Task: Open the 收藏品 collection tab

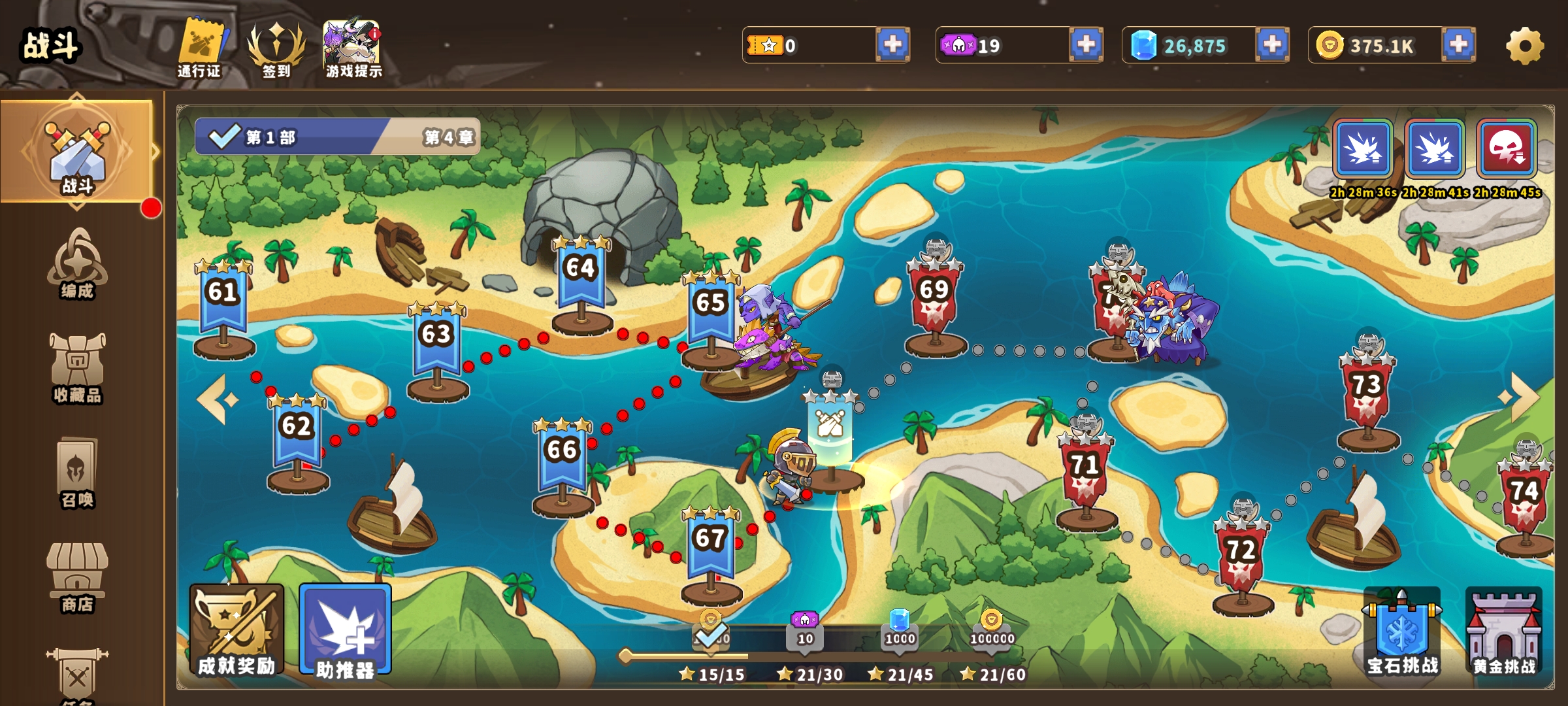Action: (77, 368)
